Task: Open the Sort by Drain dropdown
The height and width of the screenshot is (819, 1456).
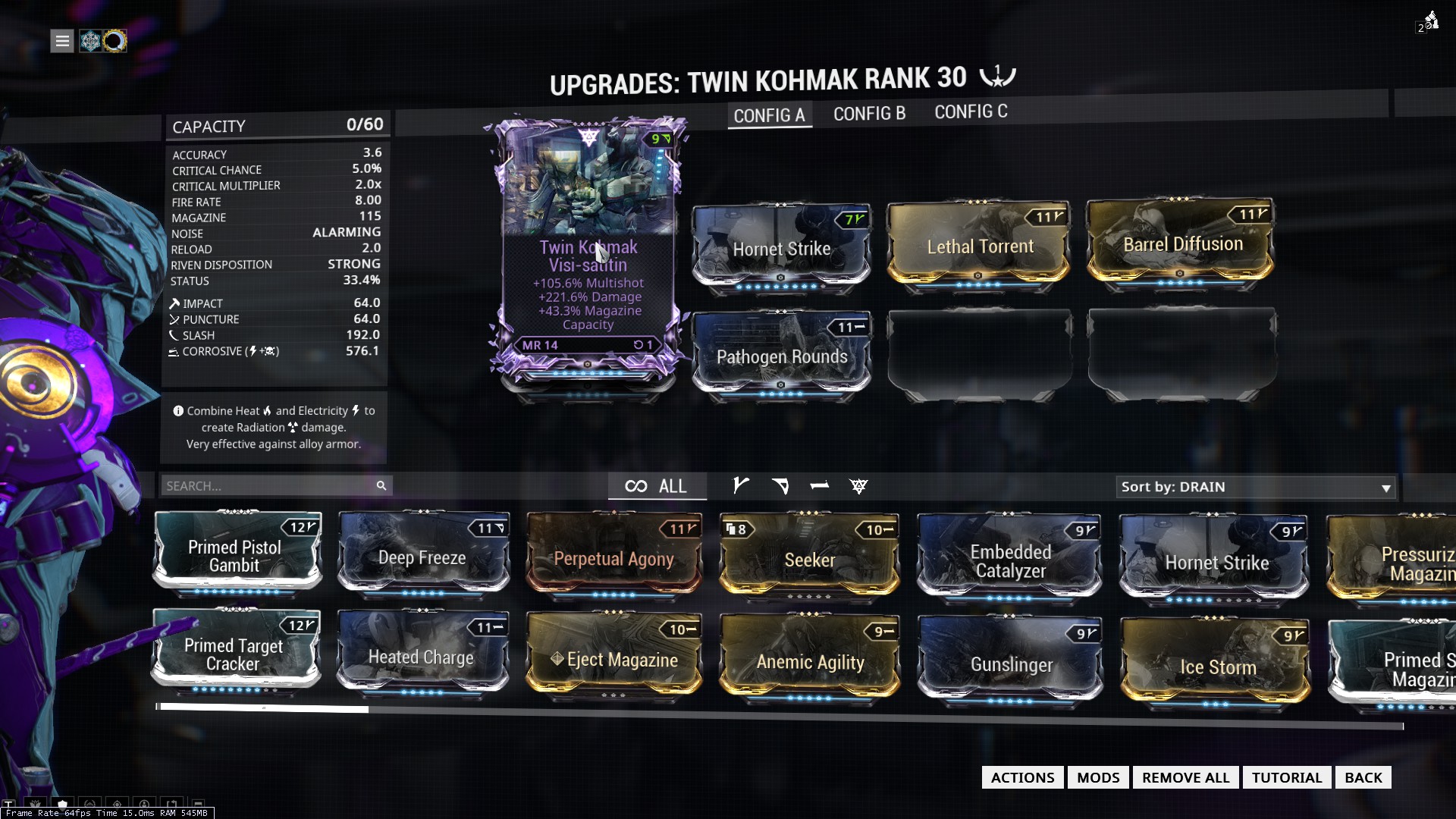Action: pos(1256,487)
